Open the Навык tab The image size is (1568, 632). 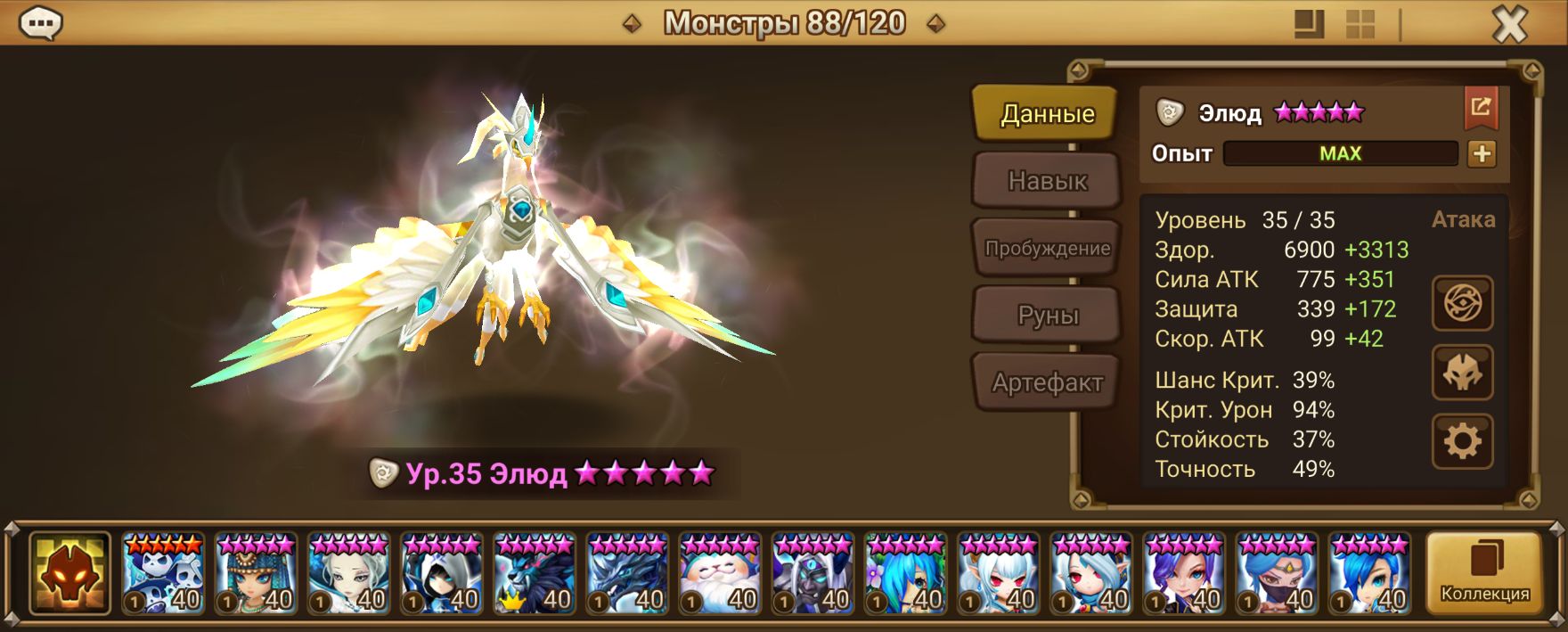tap(1047, 181)
